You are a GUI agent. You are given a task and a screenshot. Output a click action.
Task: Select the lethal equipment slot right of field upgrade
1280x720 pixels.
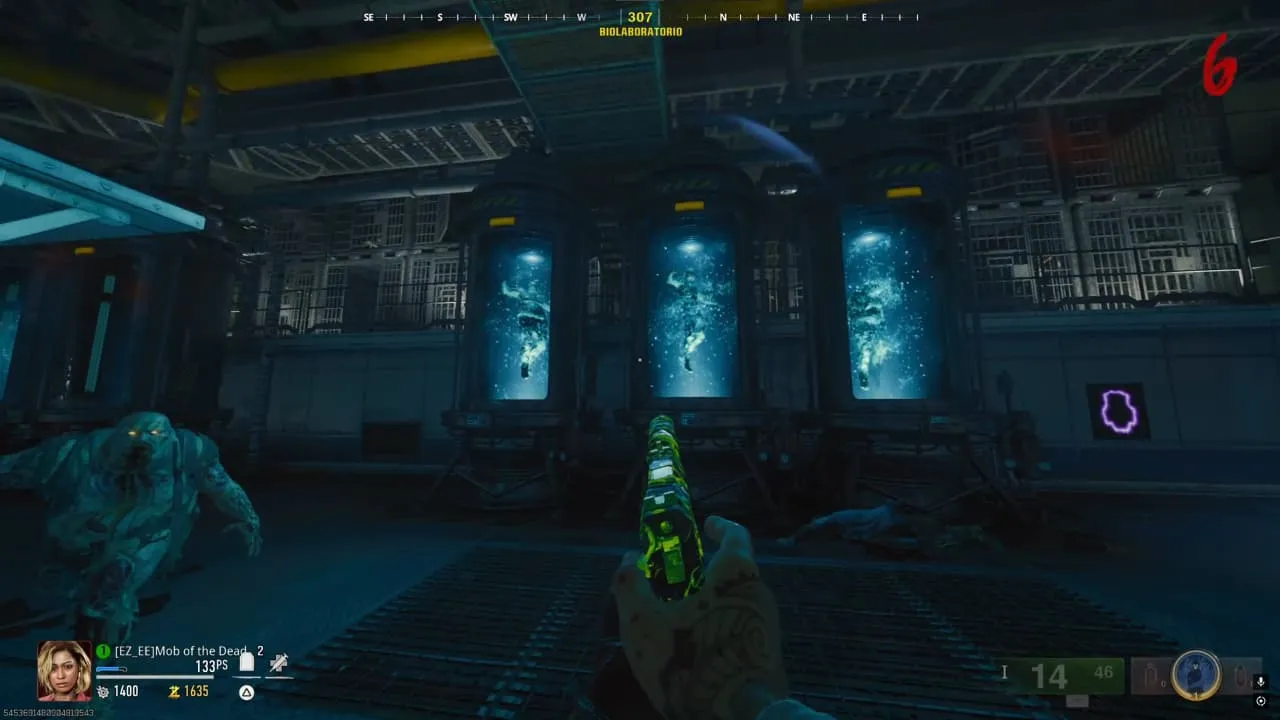point(1239,677)
